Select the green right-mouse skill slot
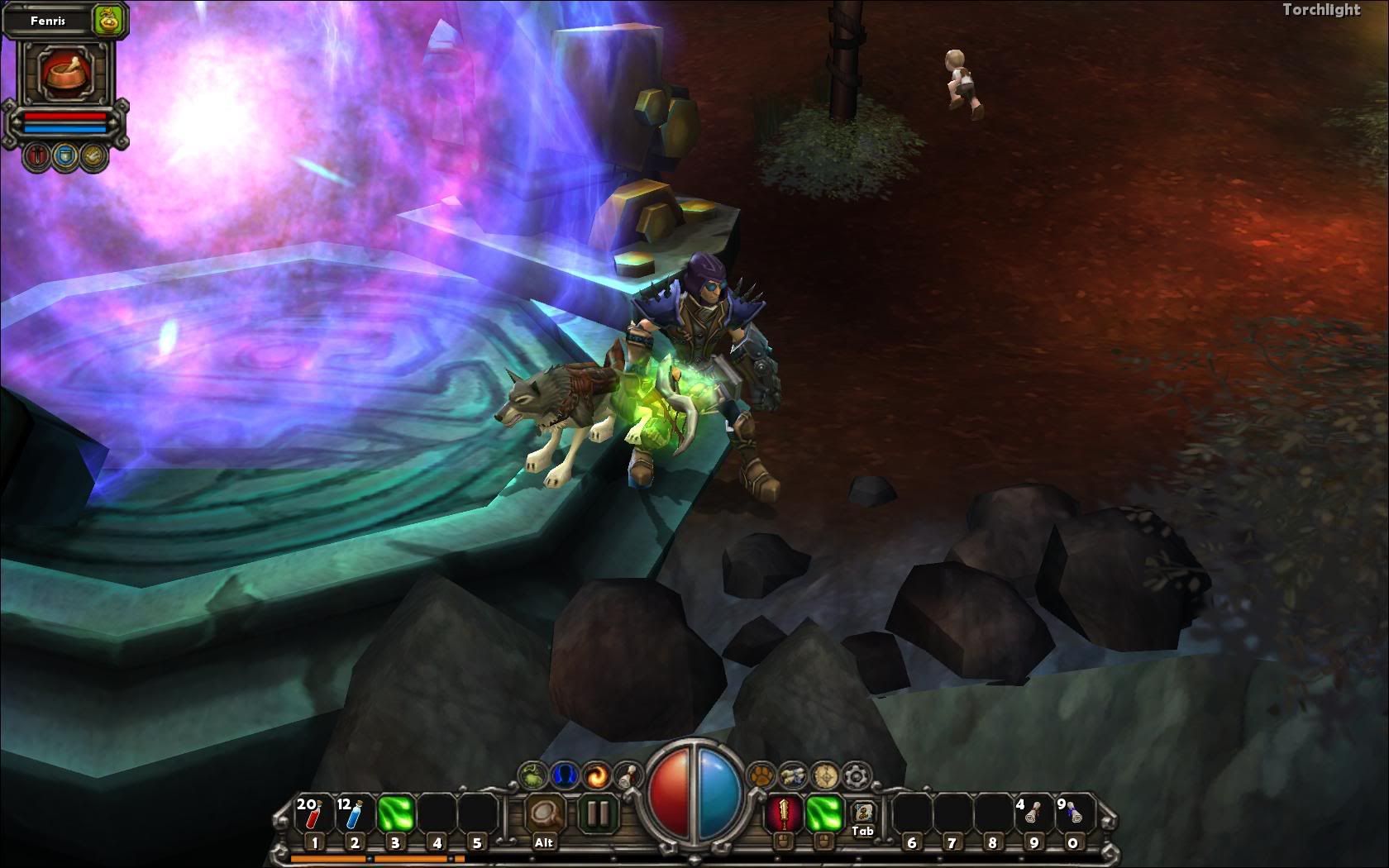Image resolution: width=1389 pixels, height=868 pixels. pos(823,814)
